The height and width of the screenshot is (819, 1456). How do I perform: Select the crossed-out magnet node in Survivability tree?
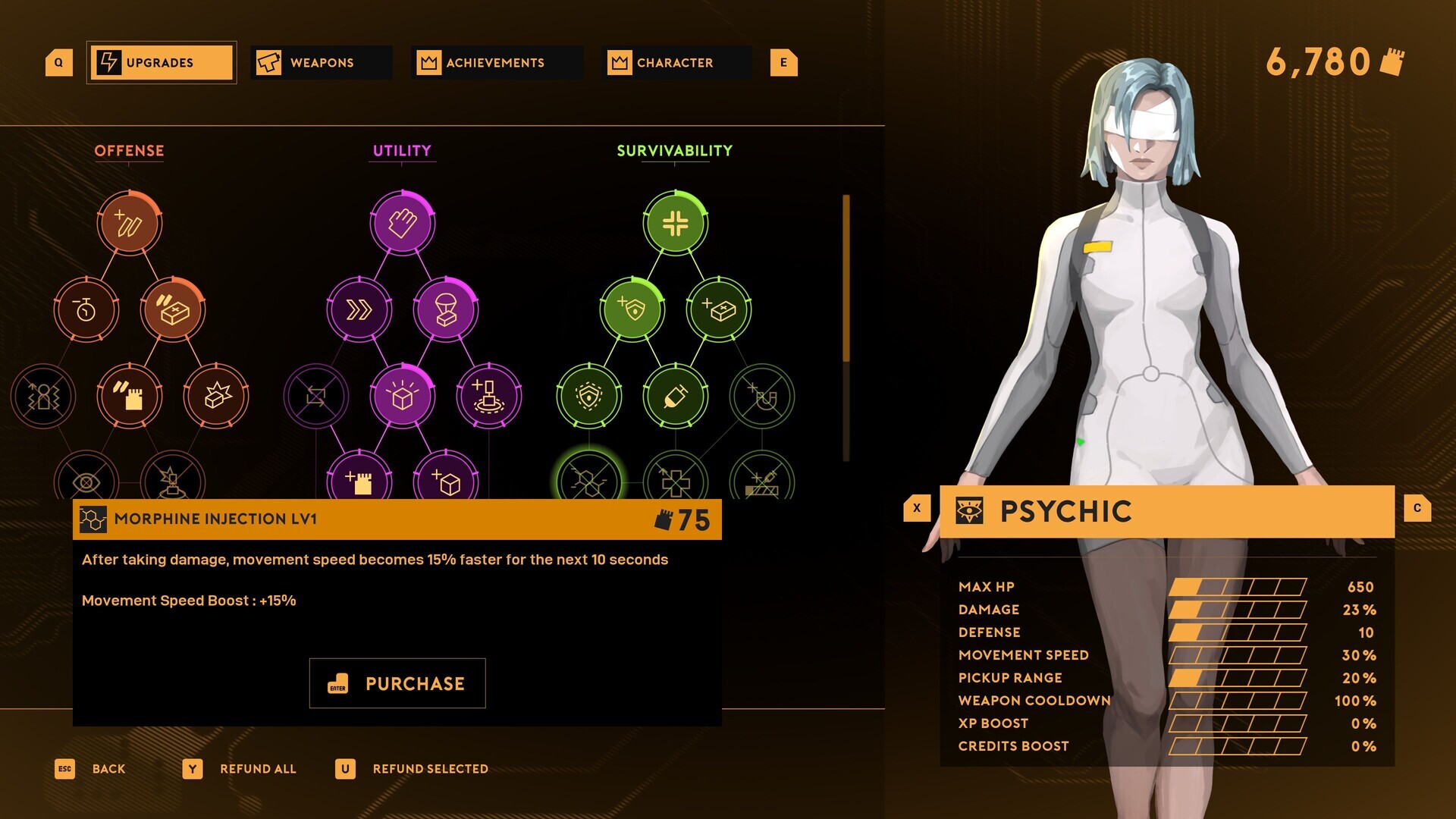click(x=762, y=395)
